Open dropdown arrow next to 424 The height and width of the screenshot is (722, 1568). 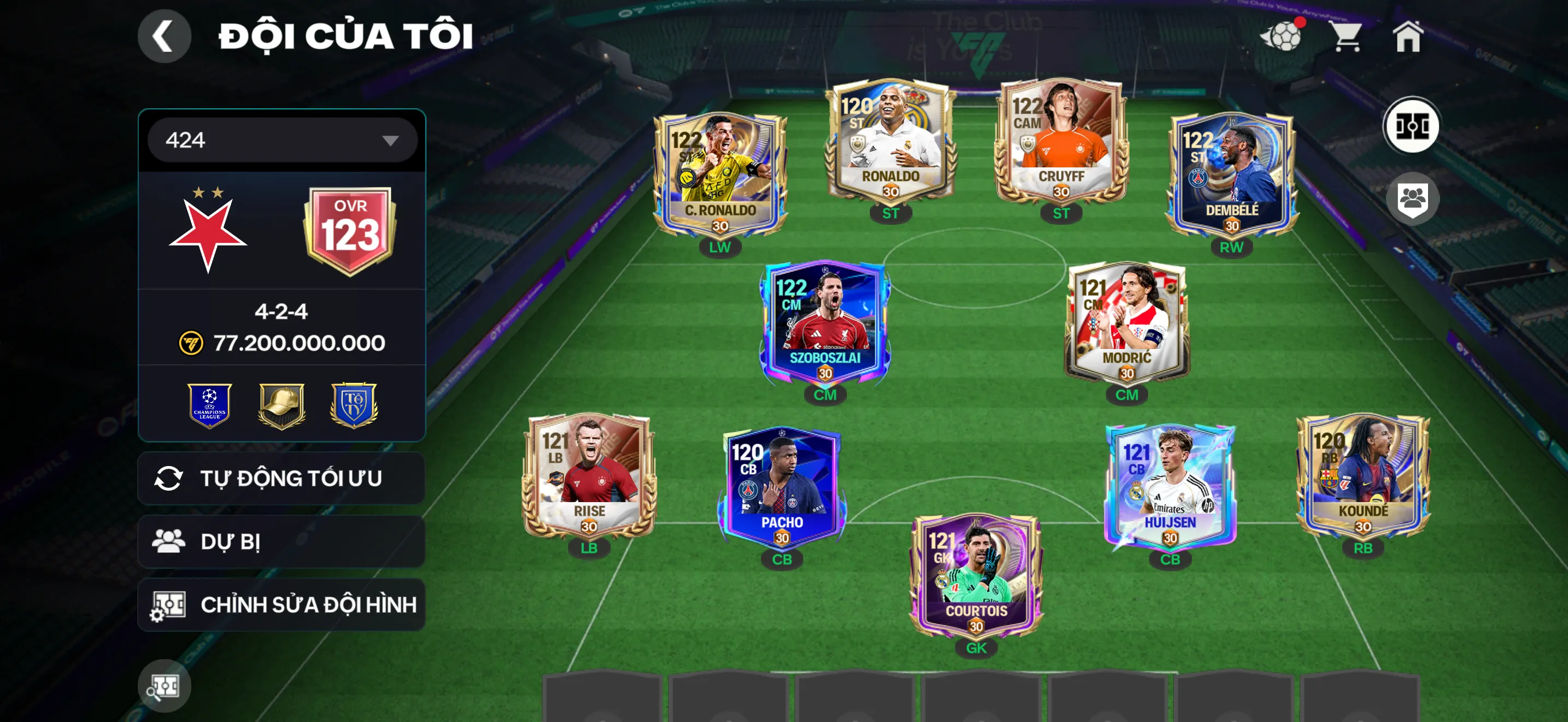click(390, 139)
